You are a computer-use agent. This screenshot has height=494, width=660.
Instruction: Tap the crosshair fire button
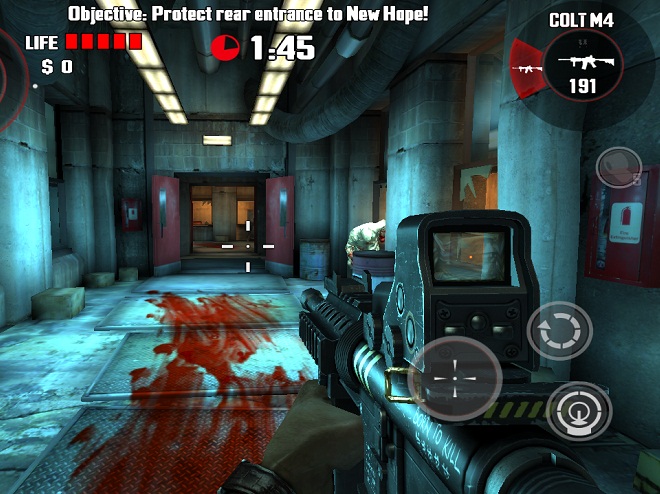point(455,379)
